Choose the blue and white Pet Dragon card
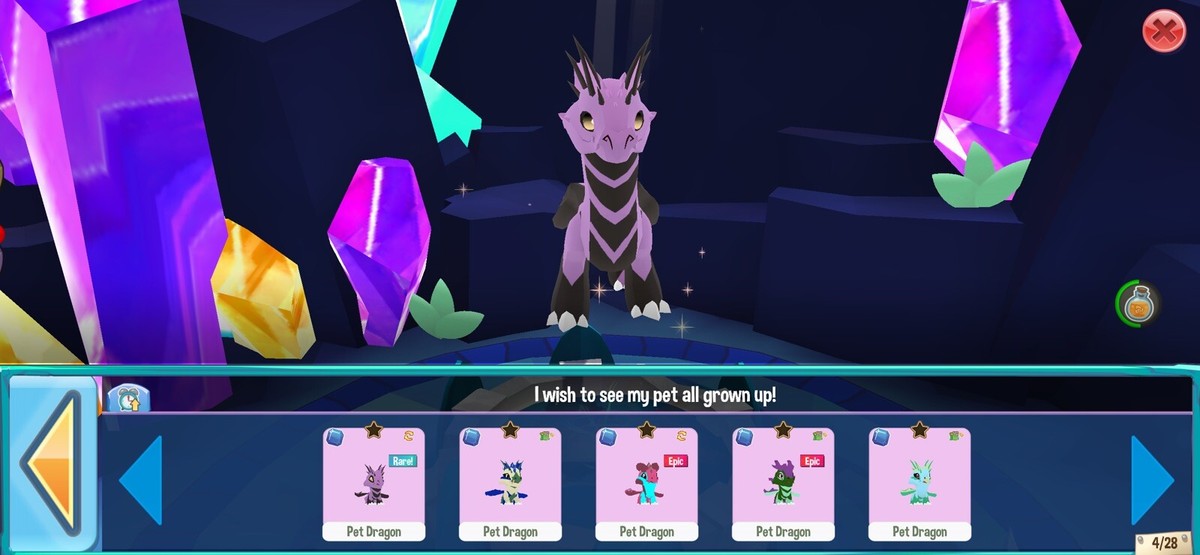The image size is (1200, 555). point(510,483)
